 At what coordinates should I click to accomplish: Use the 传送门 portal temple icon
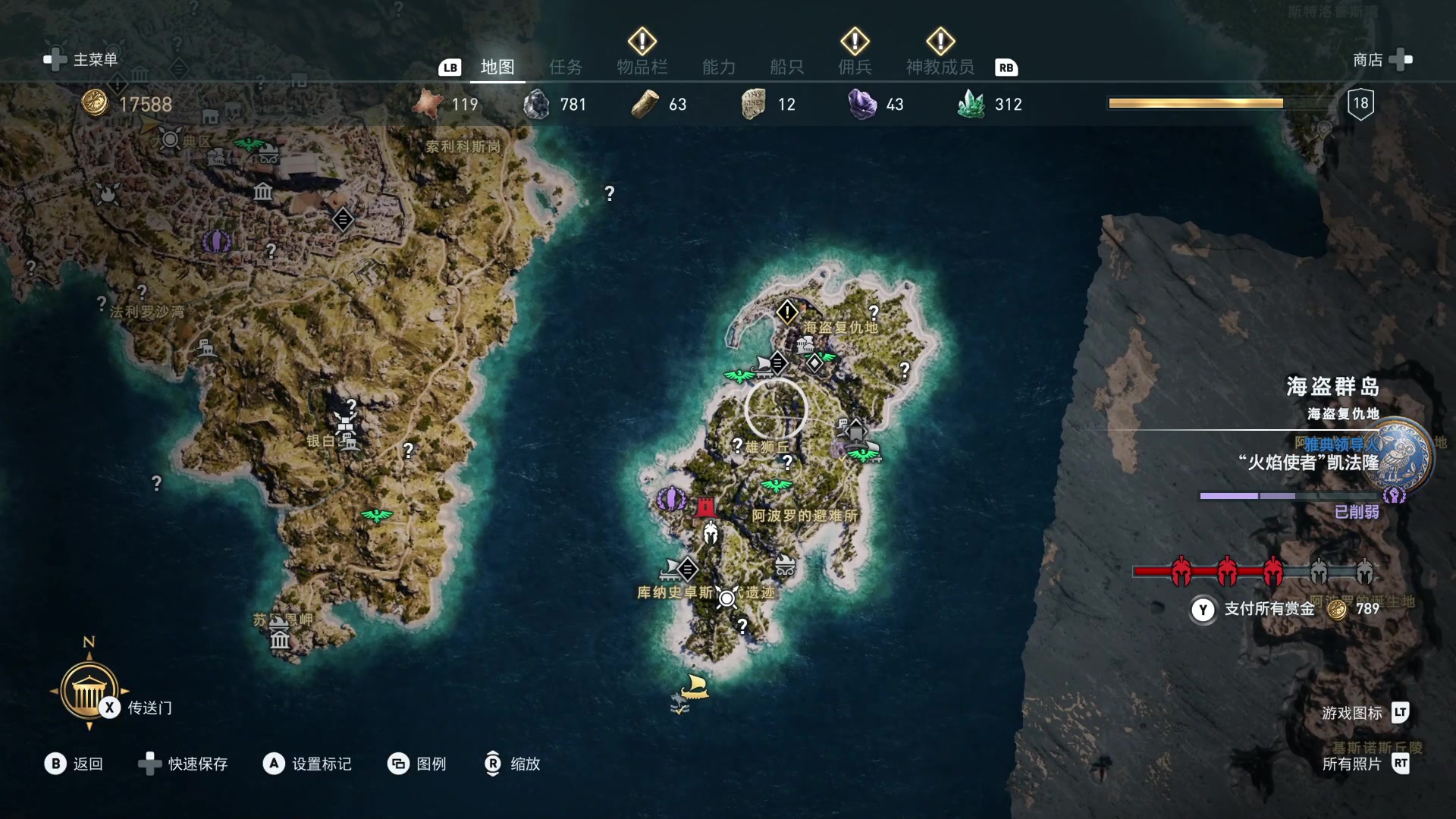click(x=89, y=690)
